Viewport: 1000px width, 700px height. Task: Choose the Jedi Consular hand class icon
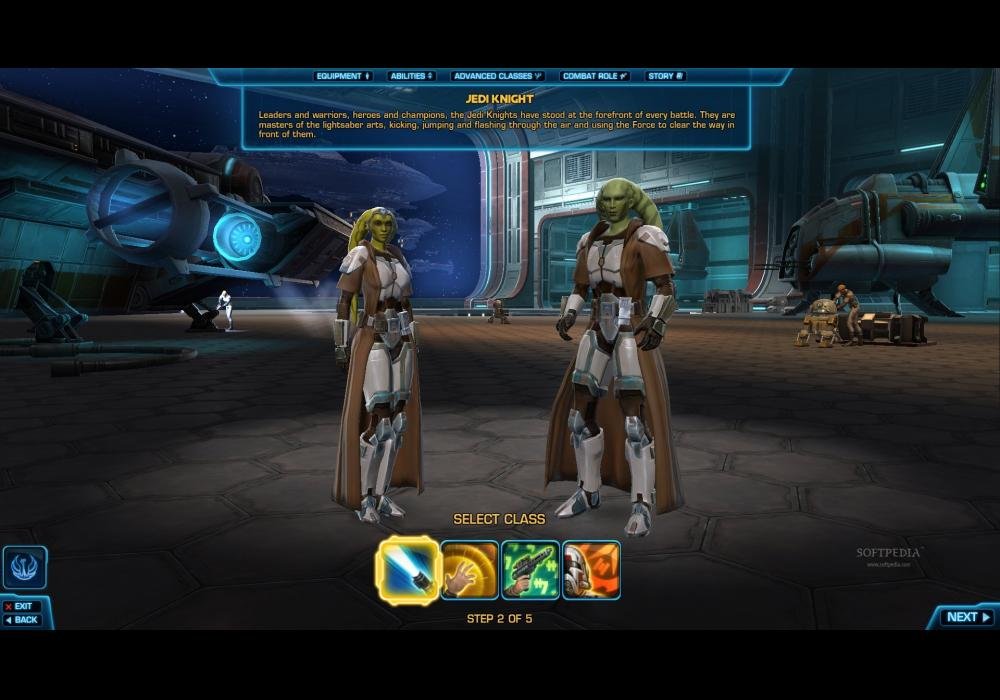pyautogui.click(x=470, y=570)
